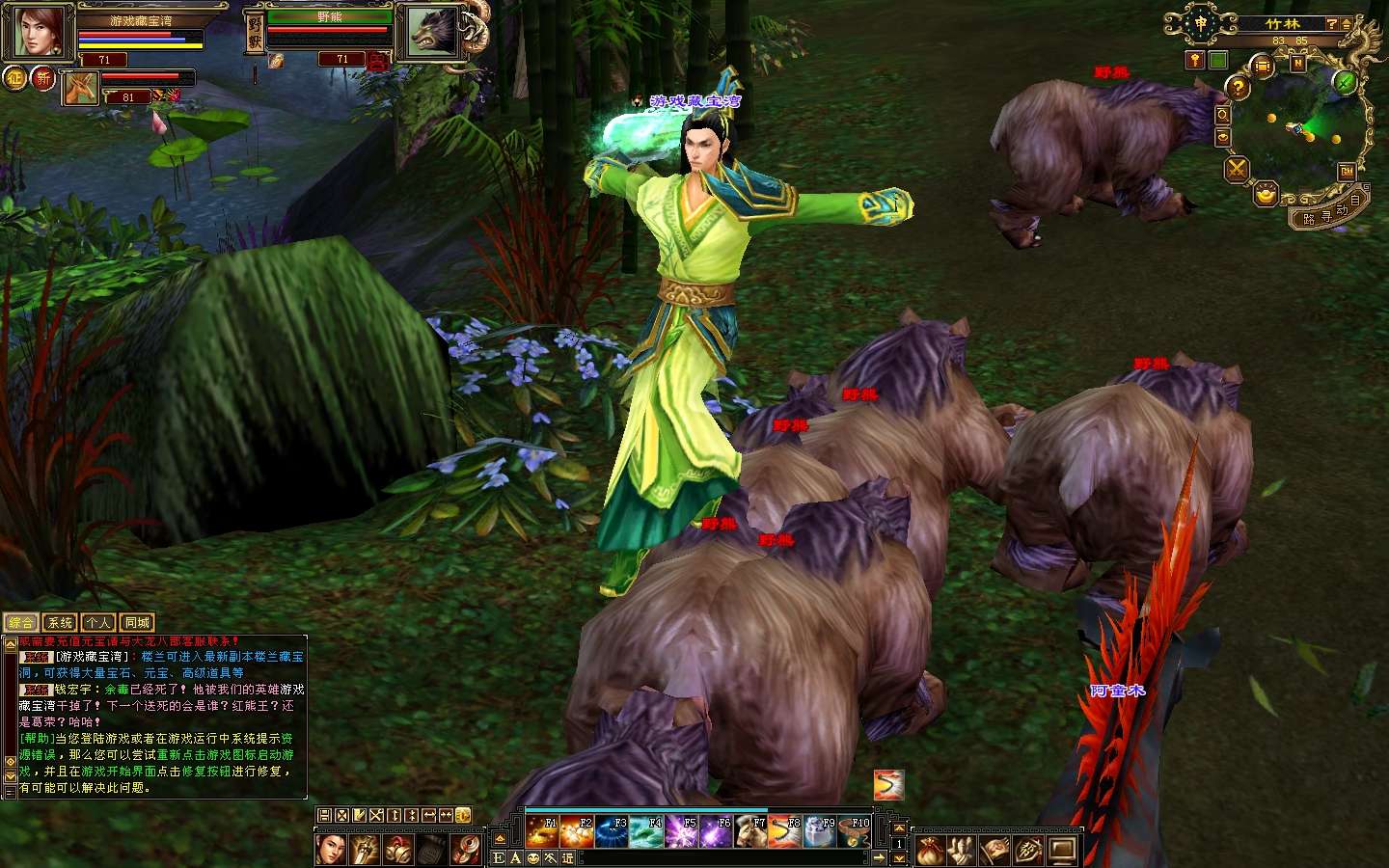Activate the F1 skill slot

(x=542, y=831)
